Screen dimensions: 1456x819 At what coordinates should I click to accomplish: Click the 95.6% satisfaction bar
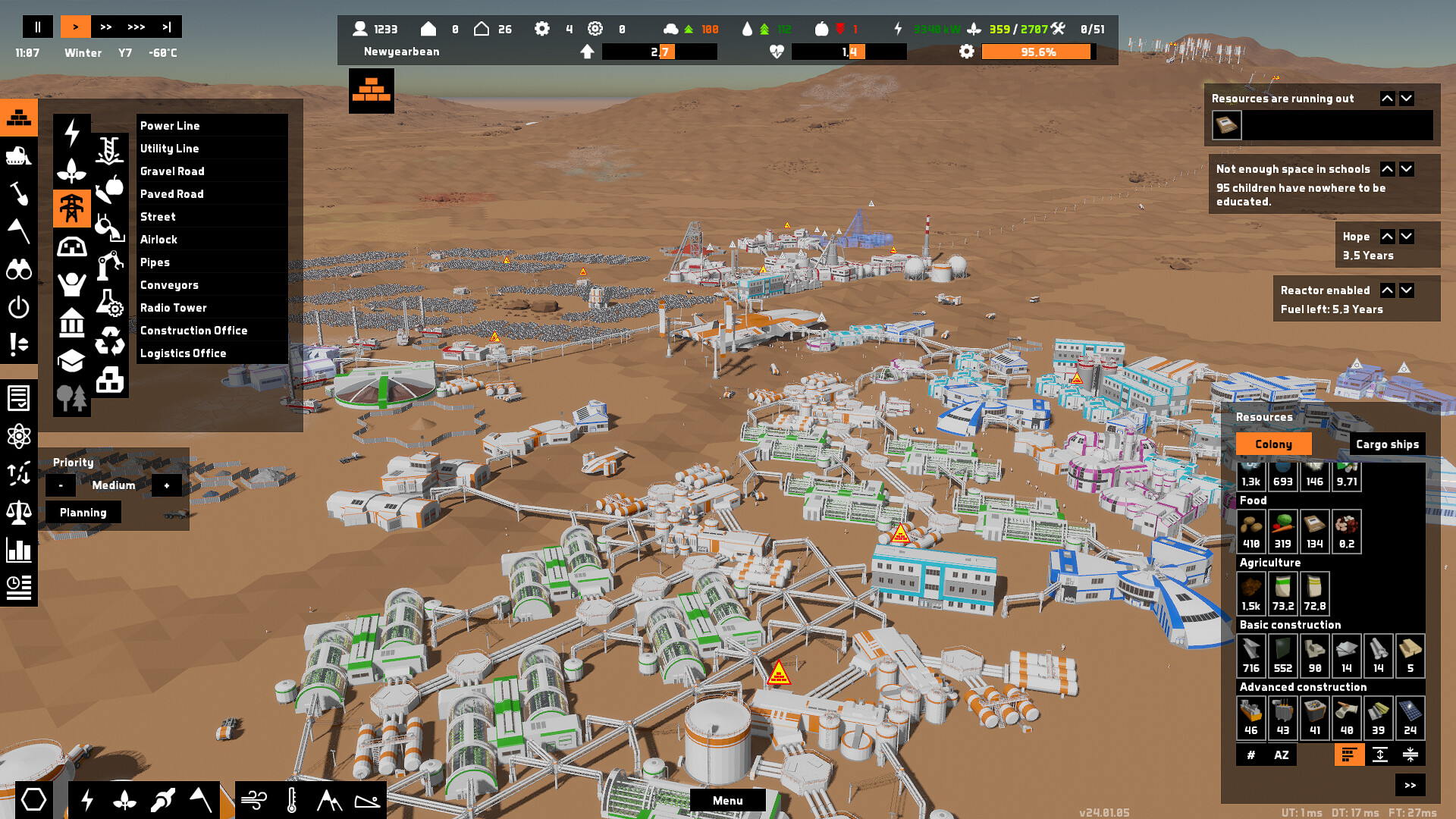coord(1036,52)
